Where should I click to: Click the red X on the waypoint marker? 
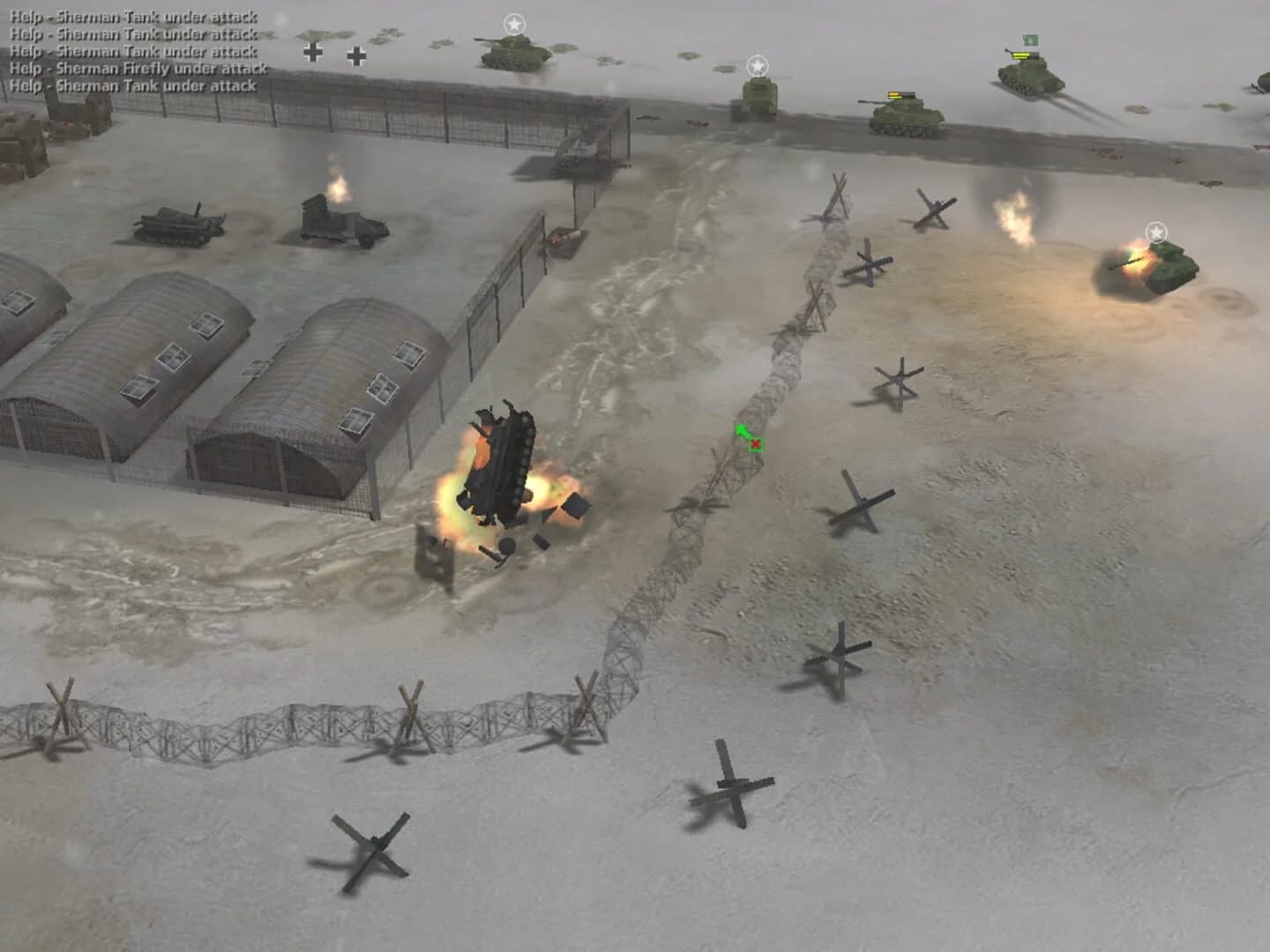pyautogui.click(x=754, y=443)
